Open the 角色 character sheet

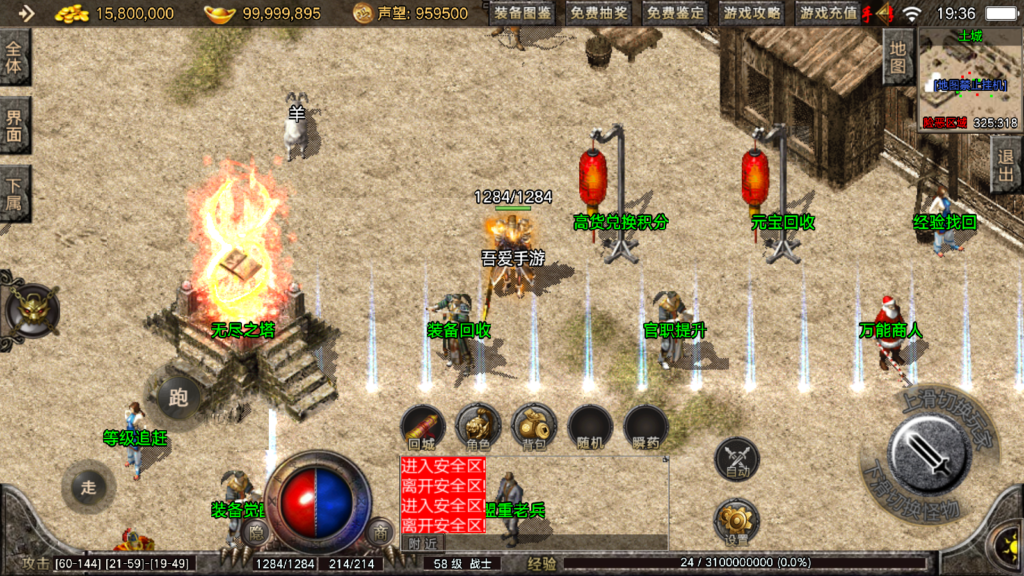(x=478, y=427)
